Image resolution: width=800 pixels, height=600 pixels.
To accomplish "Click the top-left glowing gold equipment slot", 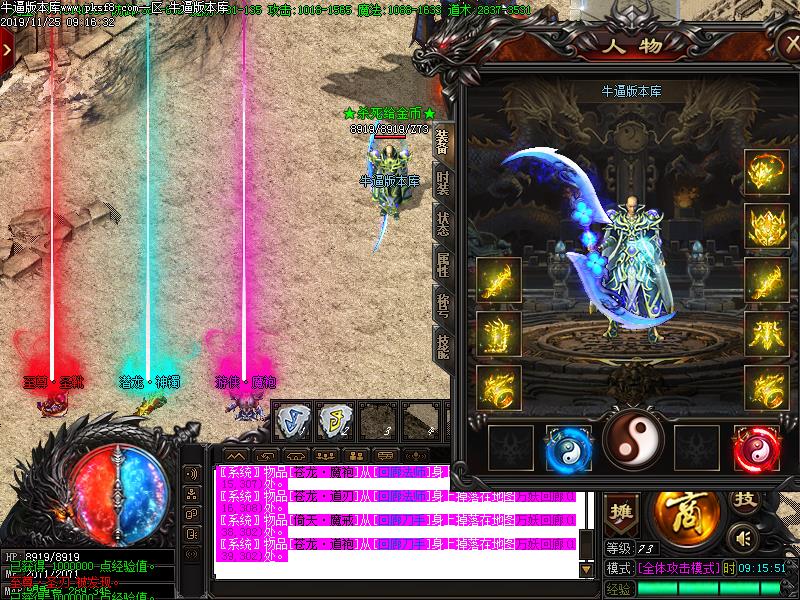I will pyautogui.click(x=765, y=173).
